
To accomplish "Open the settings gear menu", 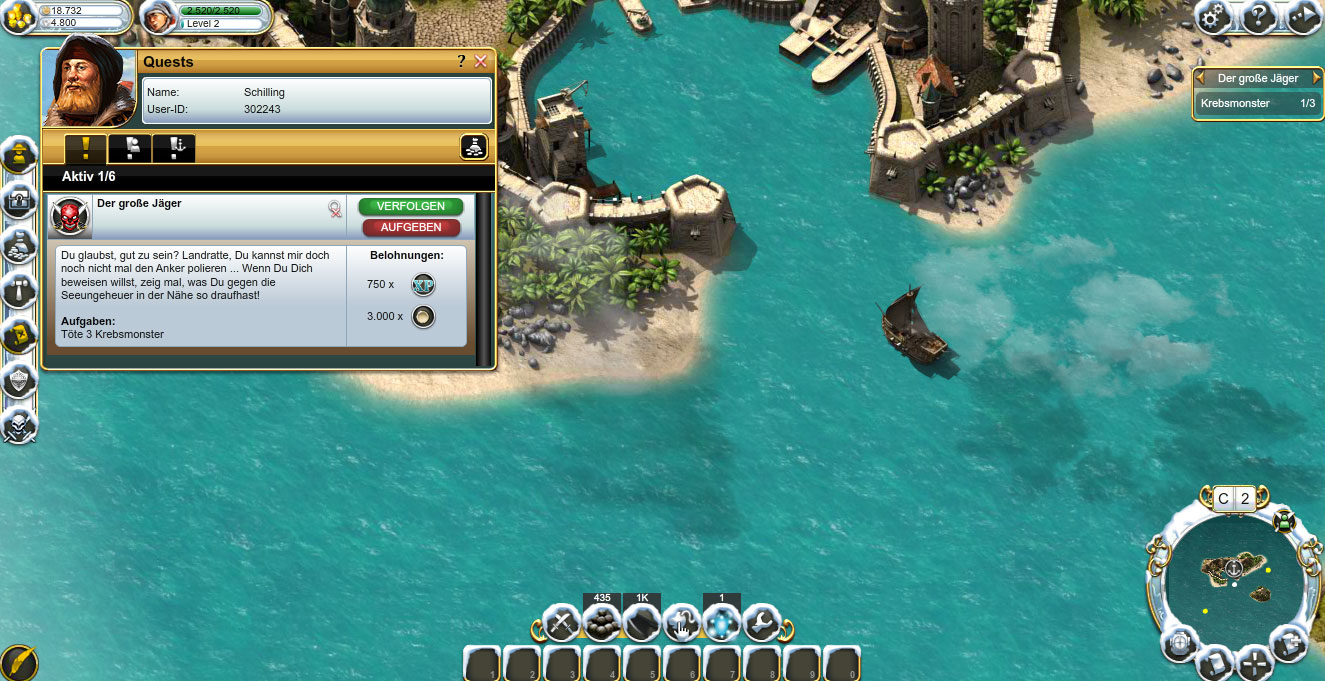I will [1214, 17].
